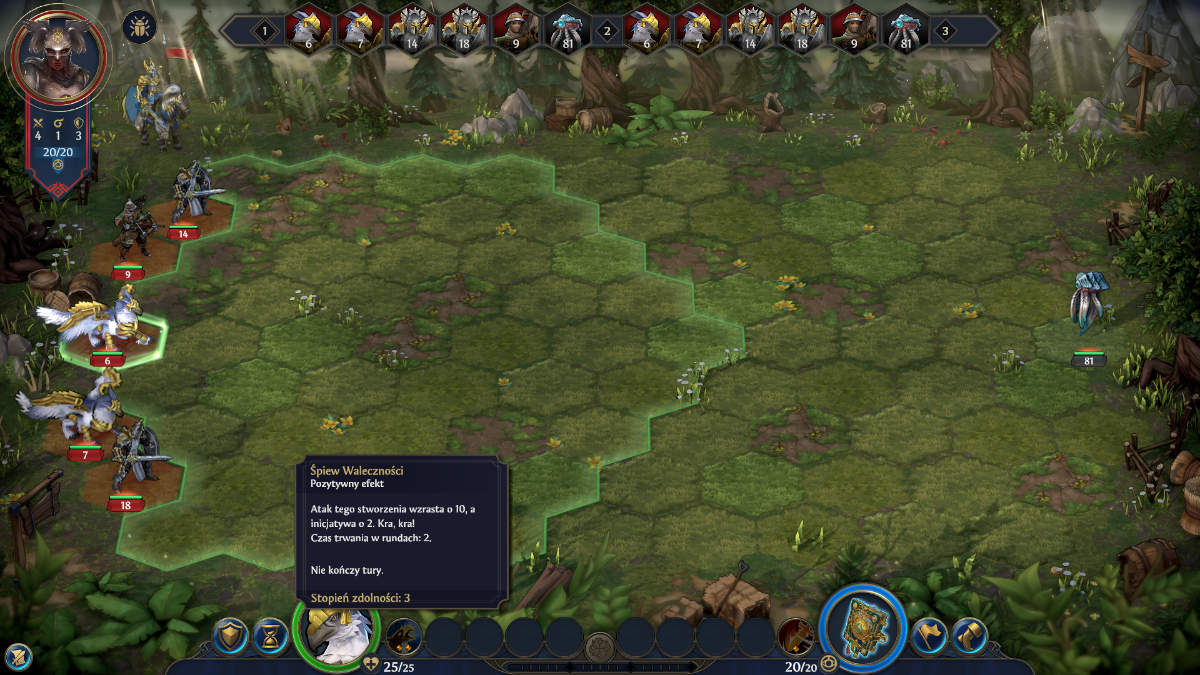Open the hero spellbook
The image size is (1200, 675).
pyautogui.click(x=861, y=627)
